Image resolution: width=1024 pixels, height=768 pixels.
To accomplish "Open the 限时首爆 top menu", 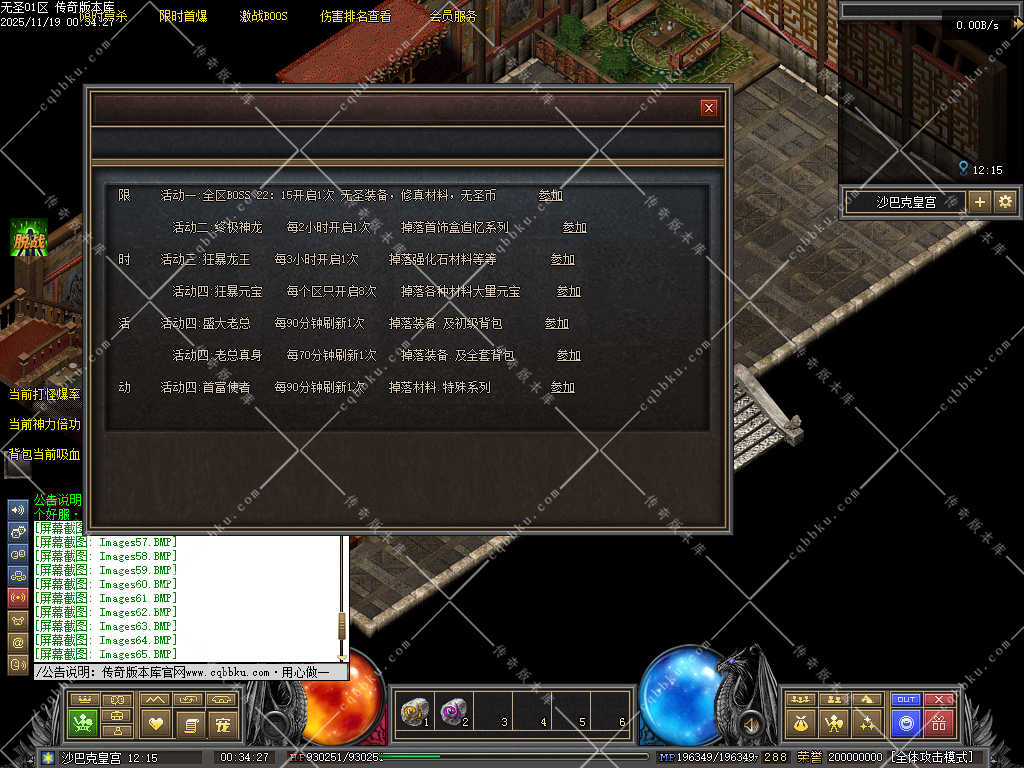I will point(183,16).
